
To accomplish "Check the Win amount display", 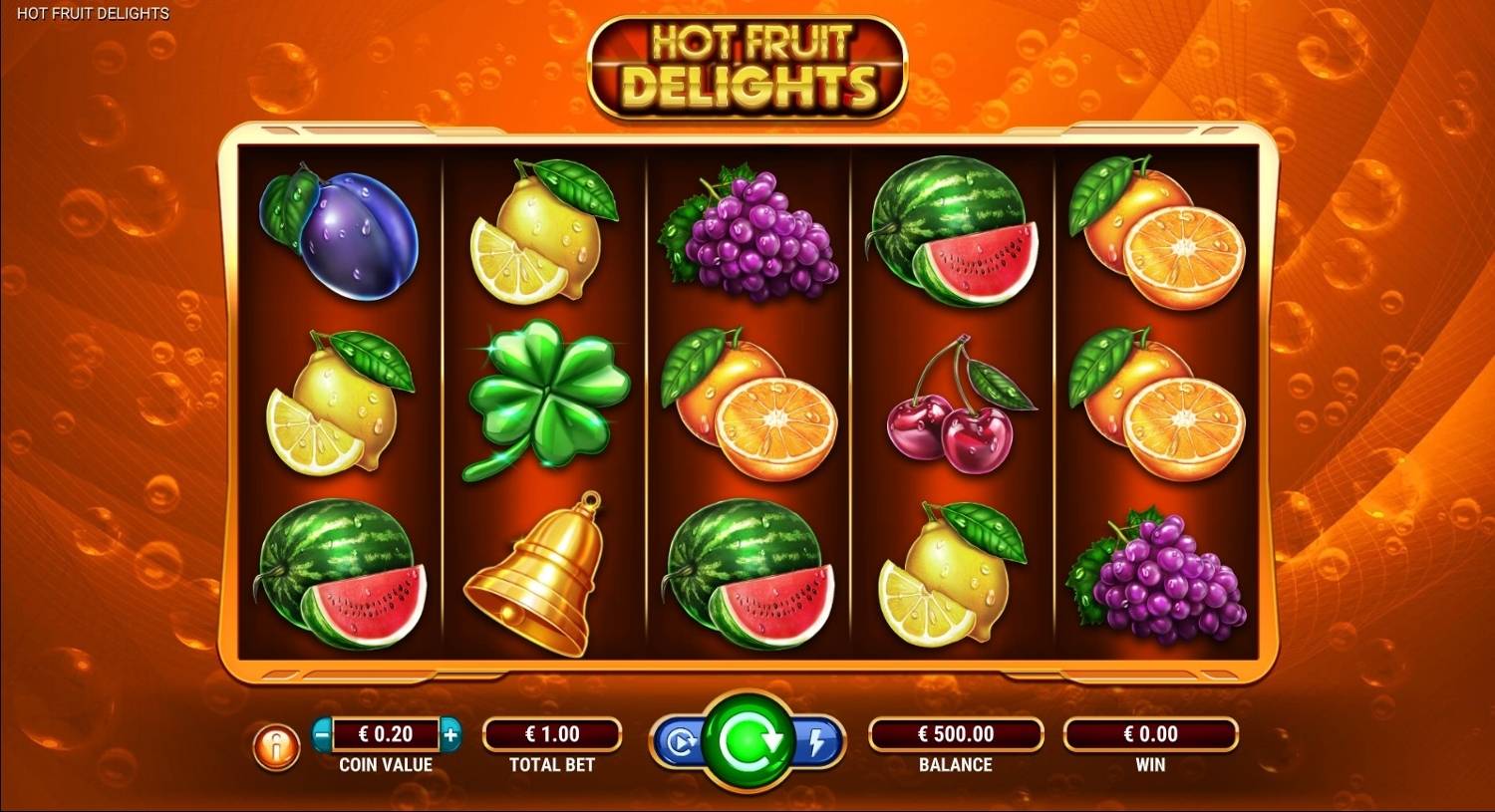I will (x=1151, y=734).
